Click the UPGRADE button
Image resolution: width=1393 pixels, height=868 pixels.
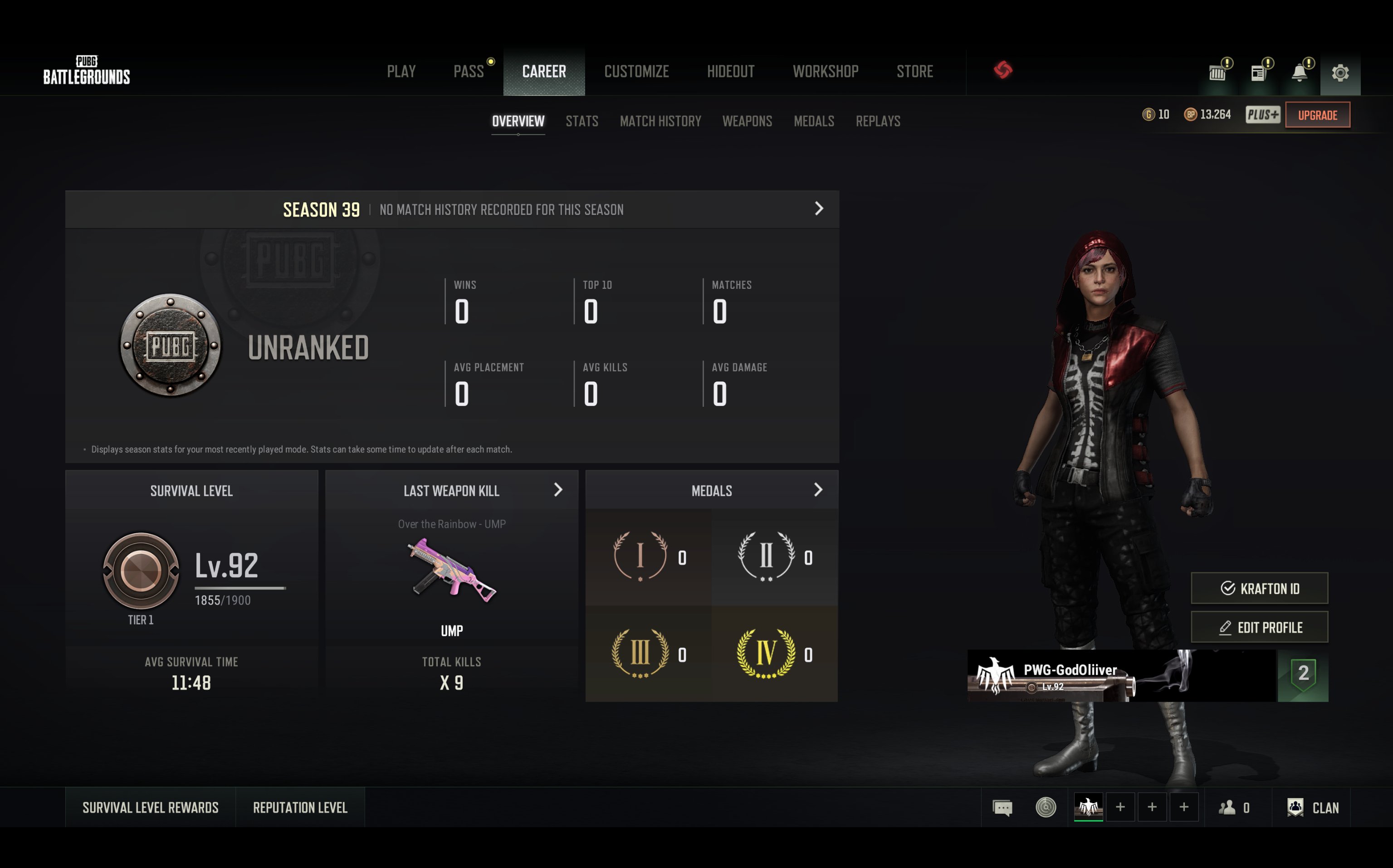[x=1317, y=115]
